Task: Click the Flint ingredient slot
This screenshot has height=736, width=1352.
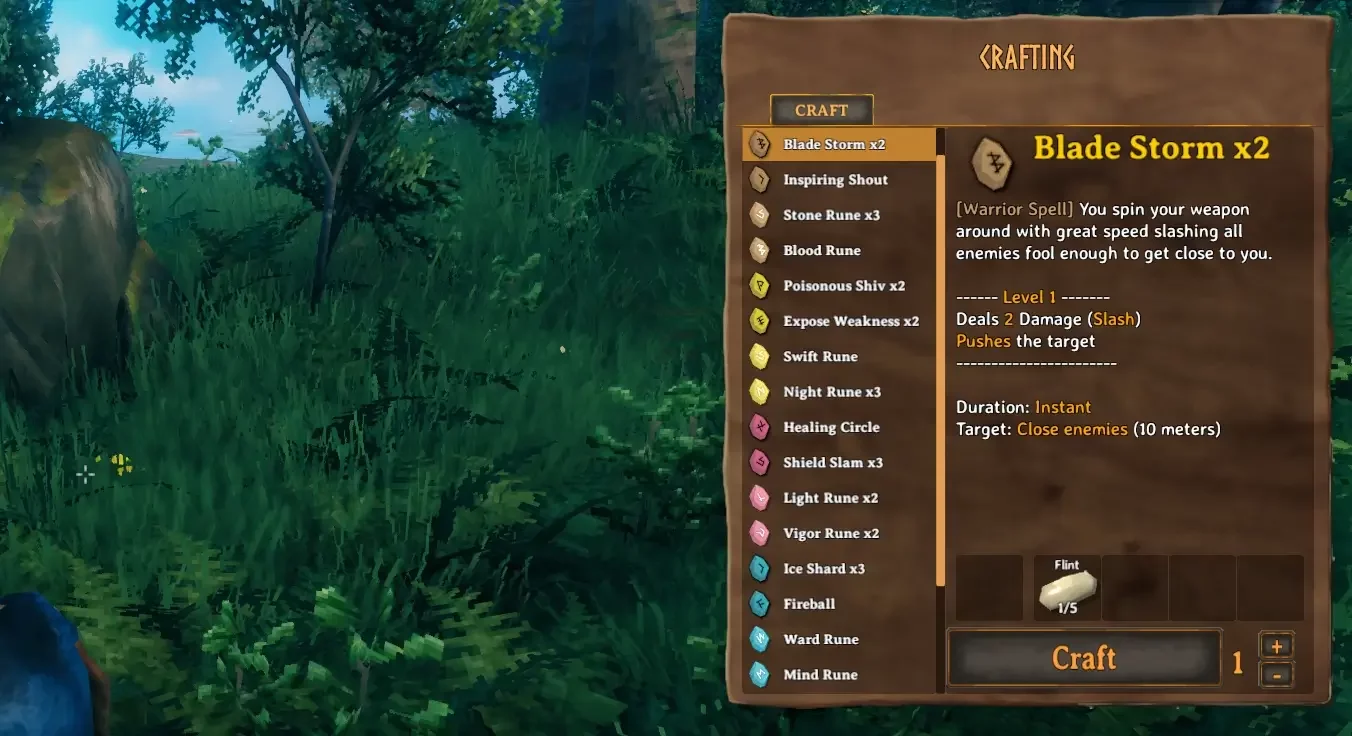Action: click(x=1067, y=588)
